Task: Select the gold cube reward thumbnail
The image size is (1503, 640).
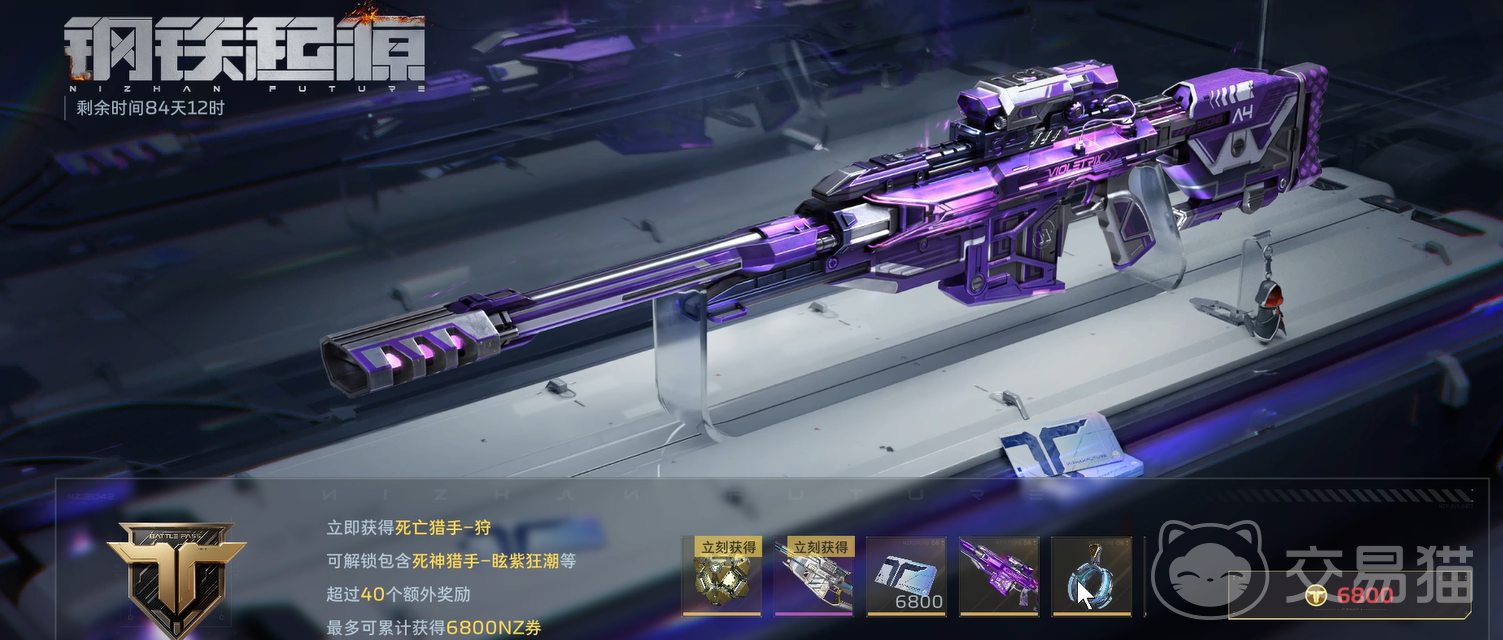Action: 721,576
